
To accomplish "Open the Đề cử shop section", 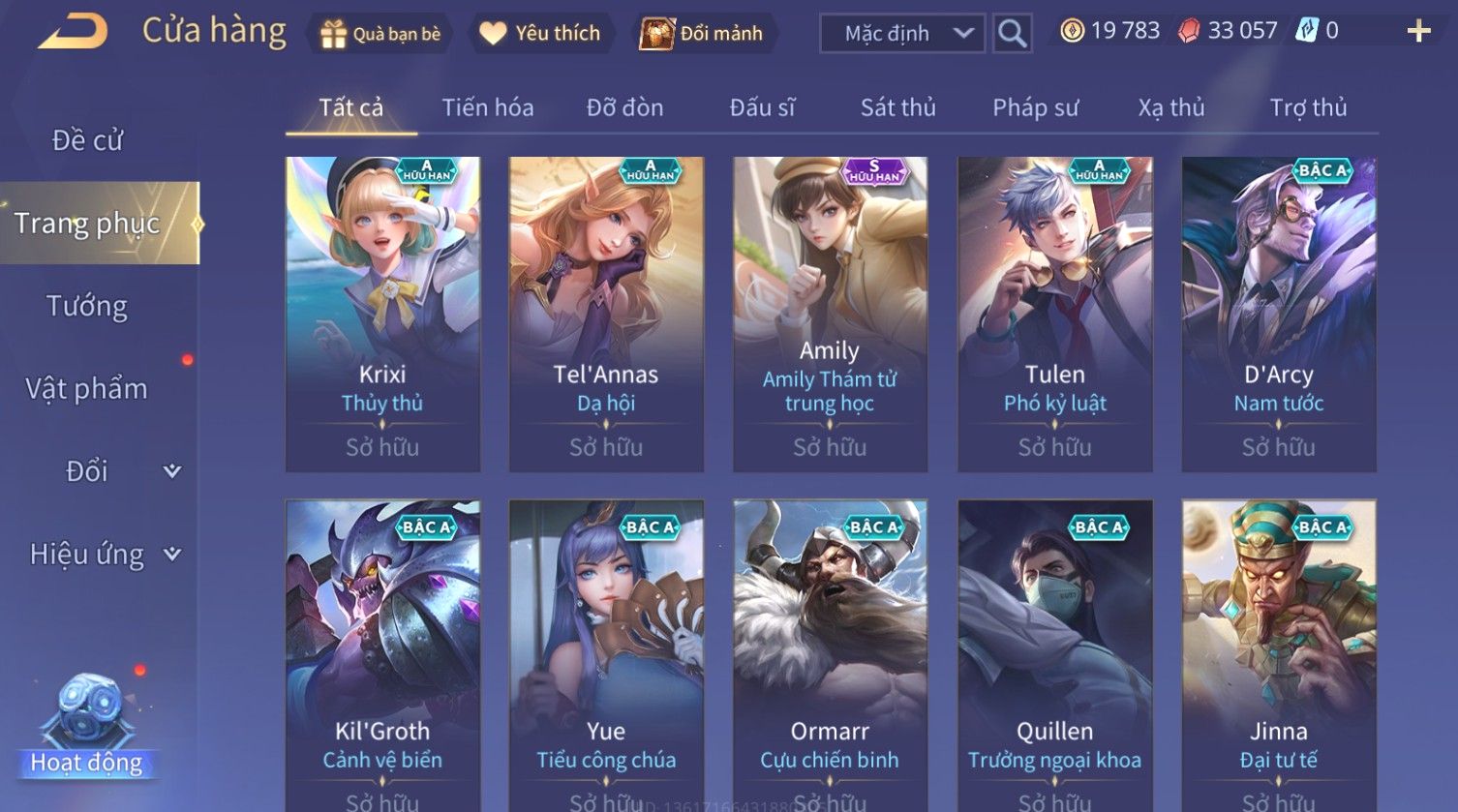I will tap(87, 140).
